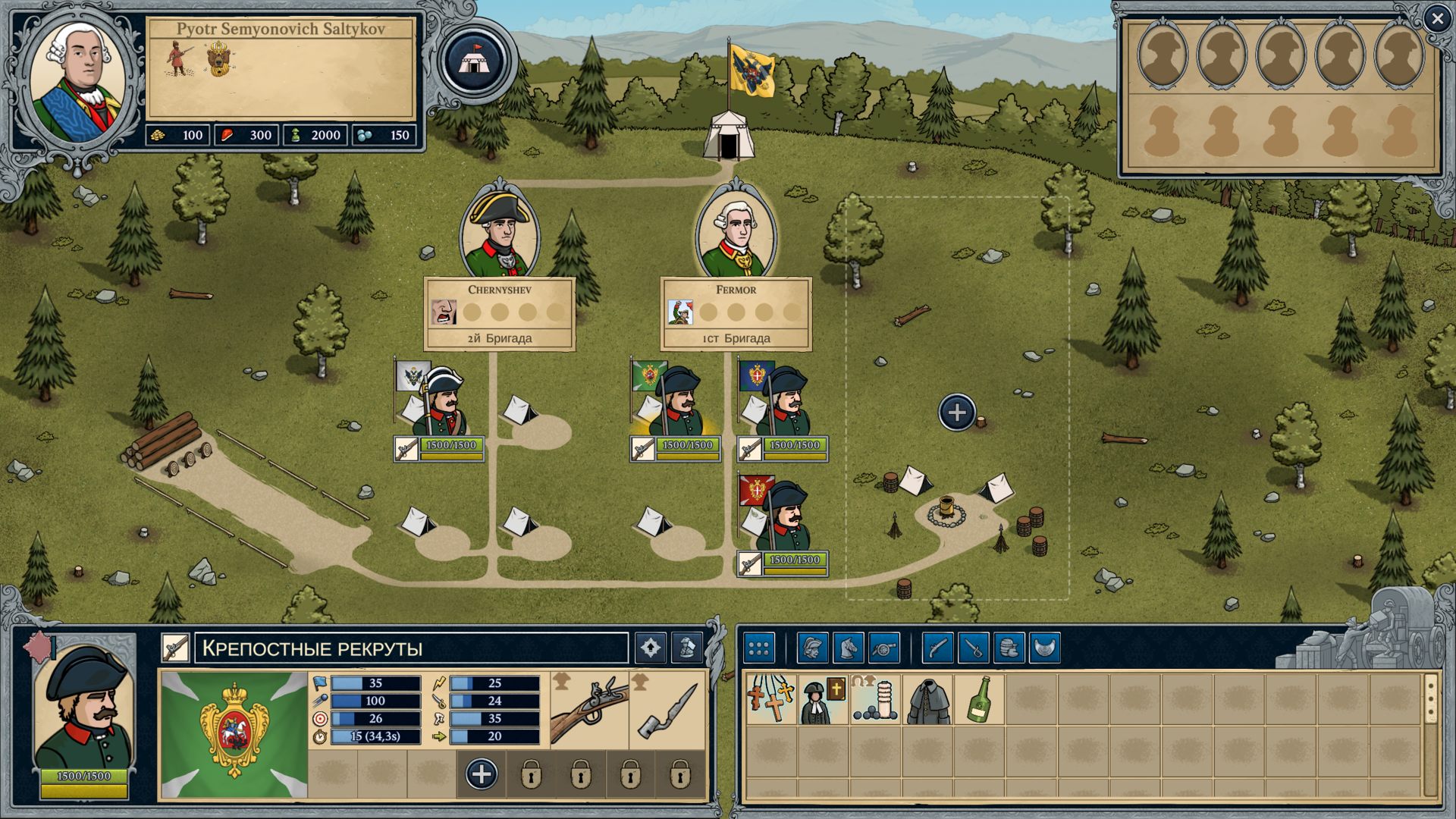Filter inventory by infantry helmet icon
Screen dimensions: 1456x819
[x=813, y=648]
